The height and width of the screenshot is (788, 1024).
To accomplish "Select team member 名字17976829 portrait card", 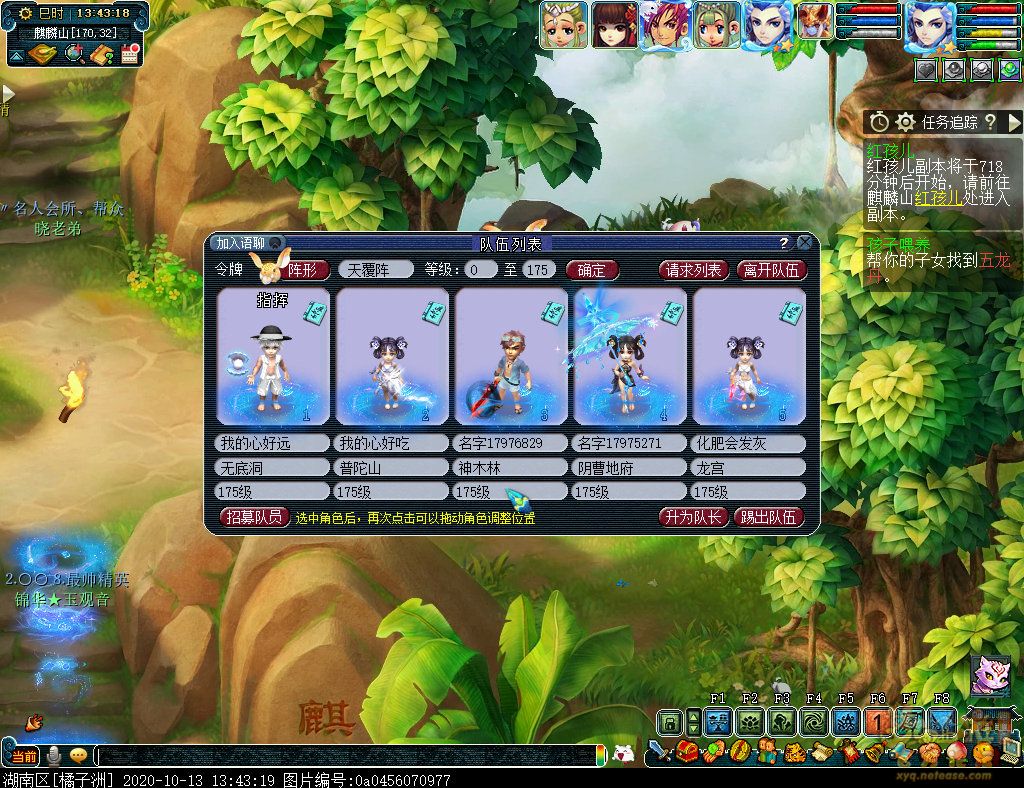I will tap(511, 356).
